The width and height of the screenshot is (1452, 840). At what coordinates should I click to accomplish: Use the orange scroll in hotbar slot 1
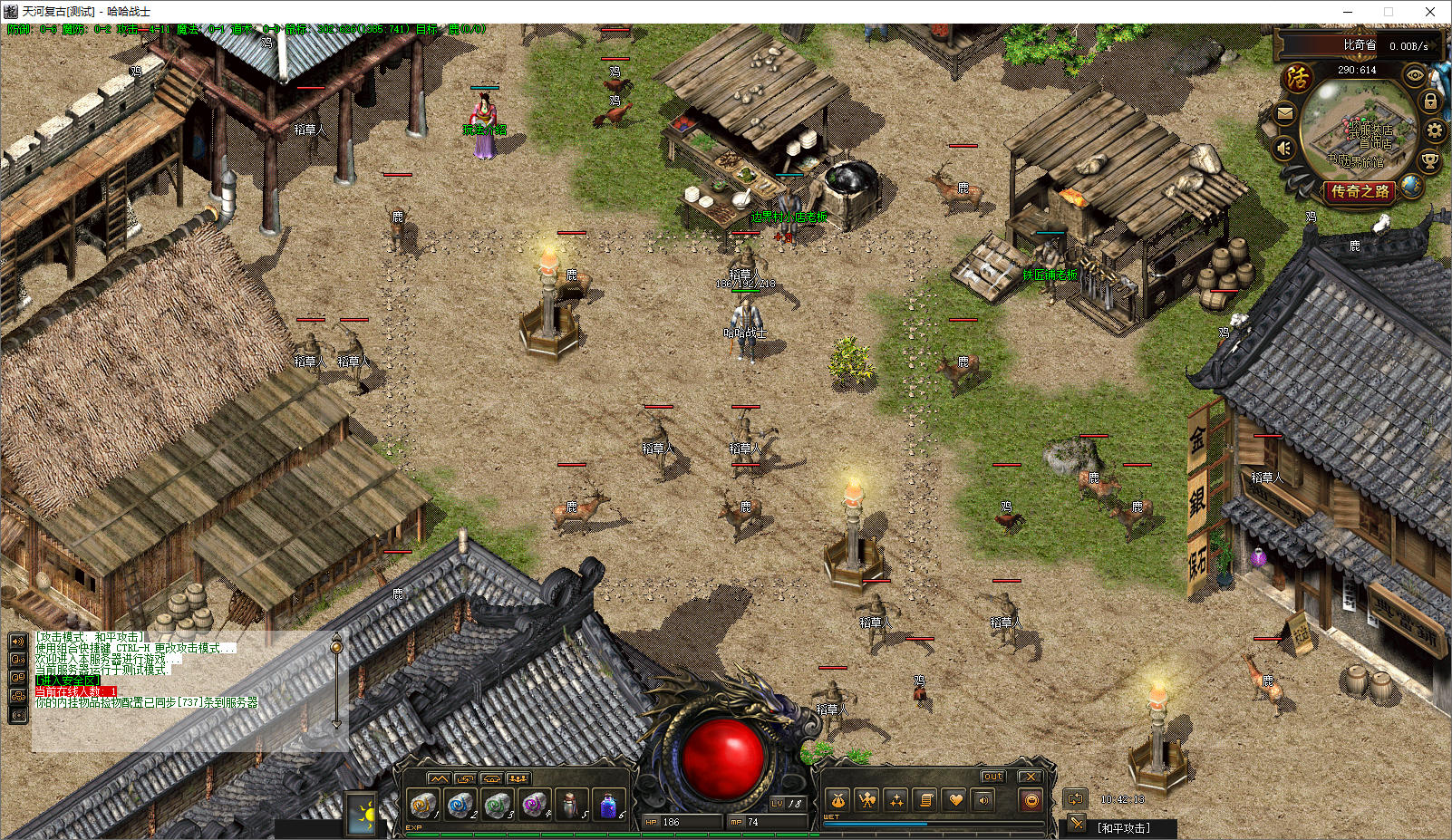(x=422, y=804)
